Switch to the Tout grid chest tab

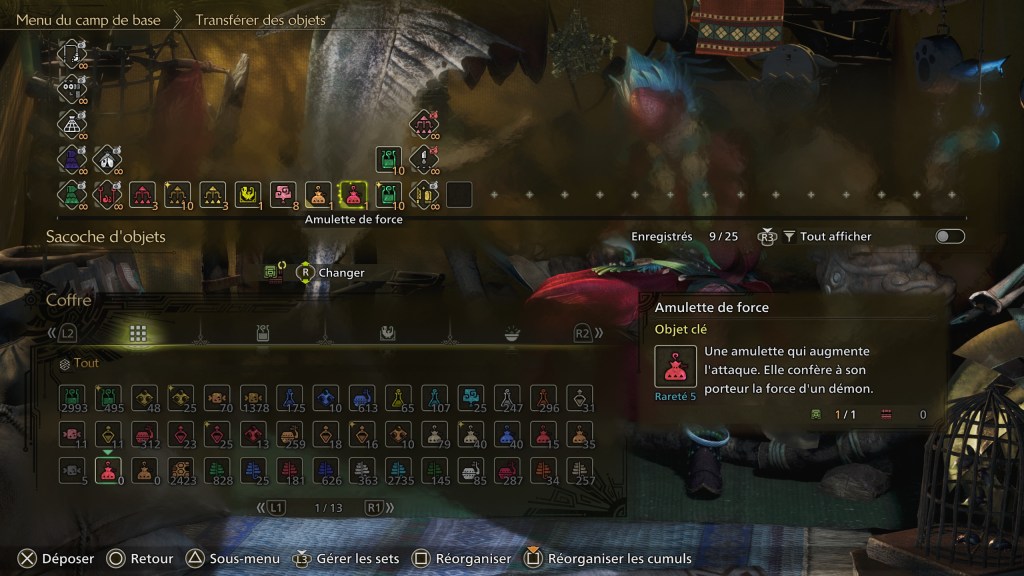click(138, 333)
